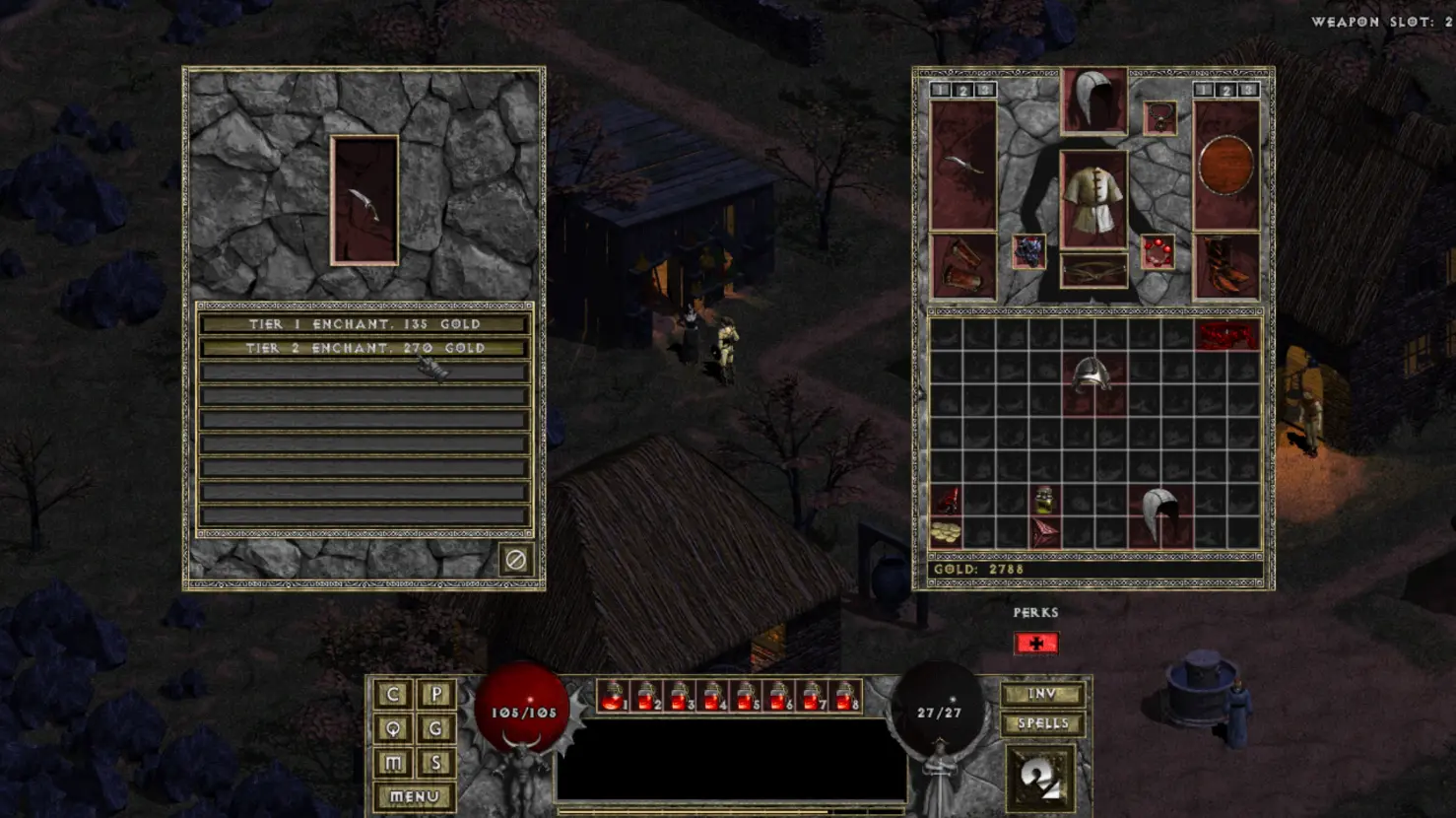Select the equipped white tunic armor
Viewport: 1456px width, 818px height.
(1093, 199)
